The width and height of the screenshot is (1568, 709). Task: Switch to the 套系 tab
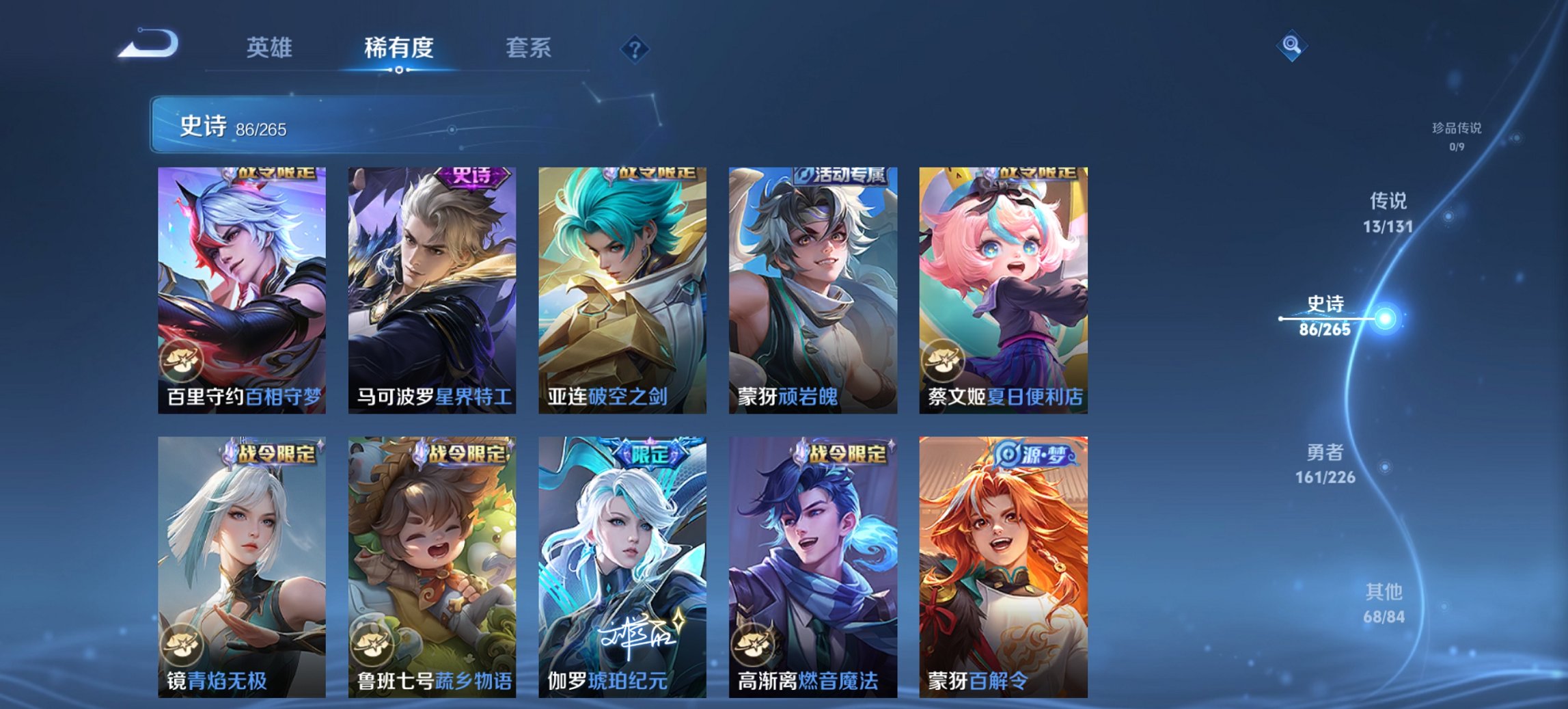point(529,48)
